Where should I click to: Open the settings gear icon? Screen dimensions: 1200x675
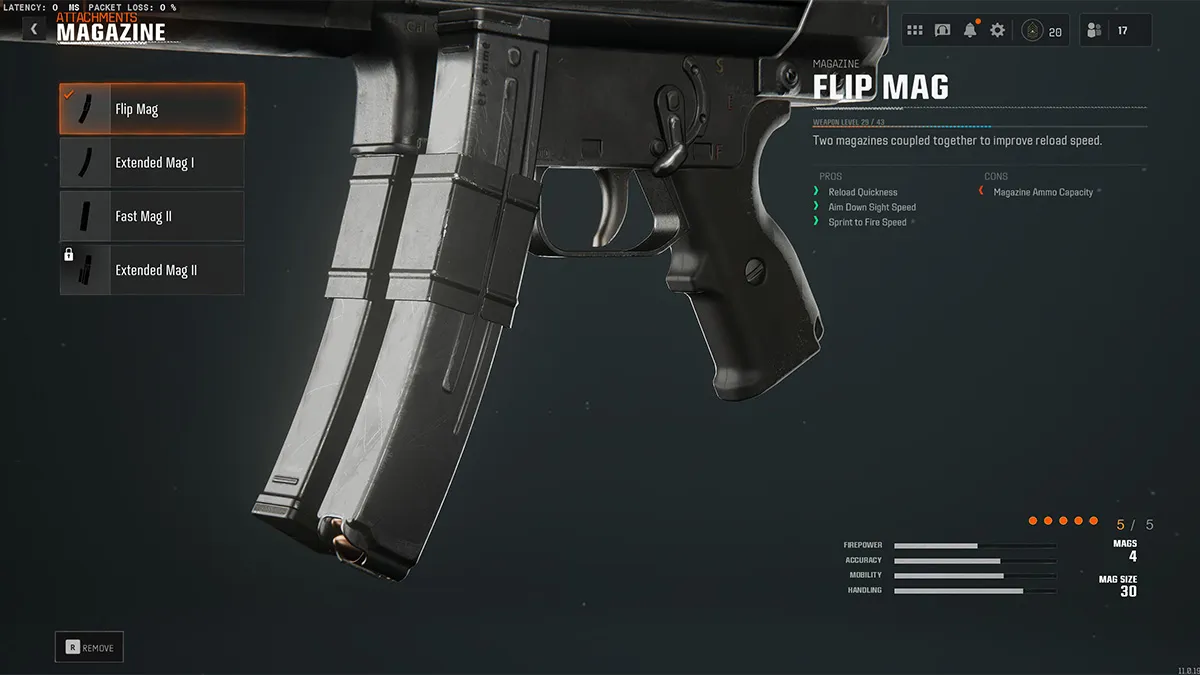click(x=997, y=31)
